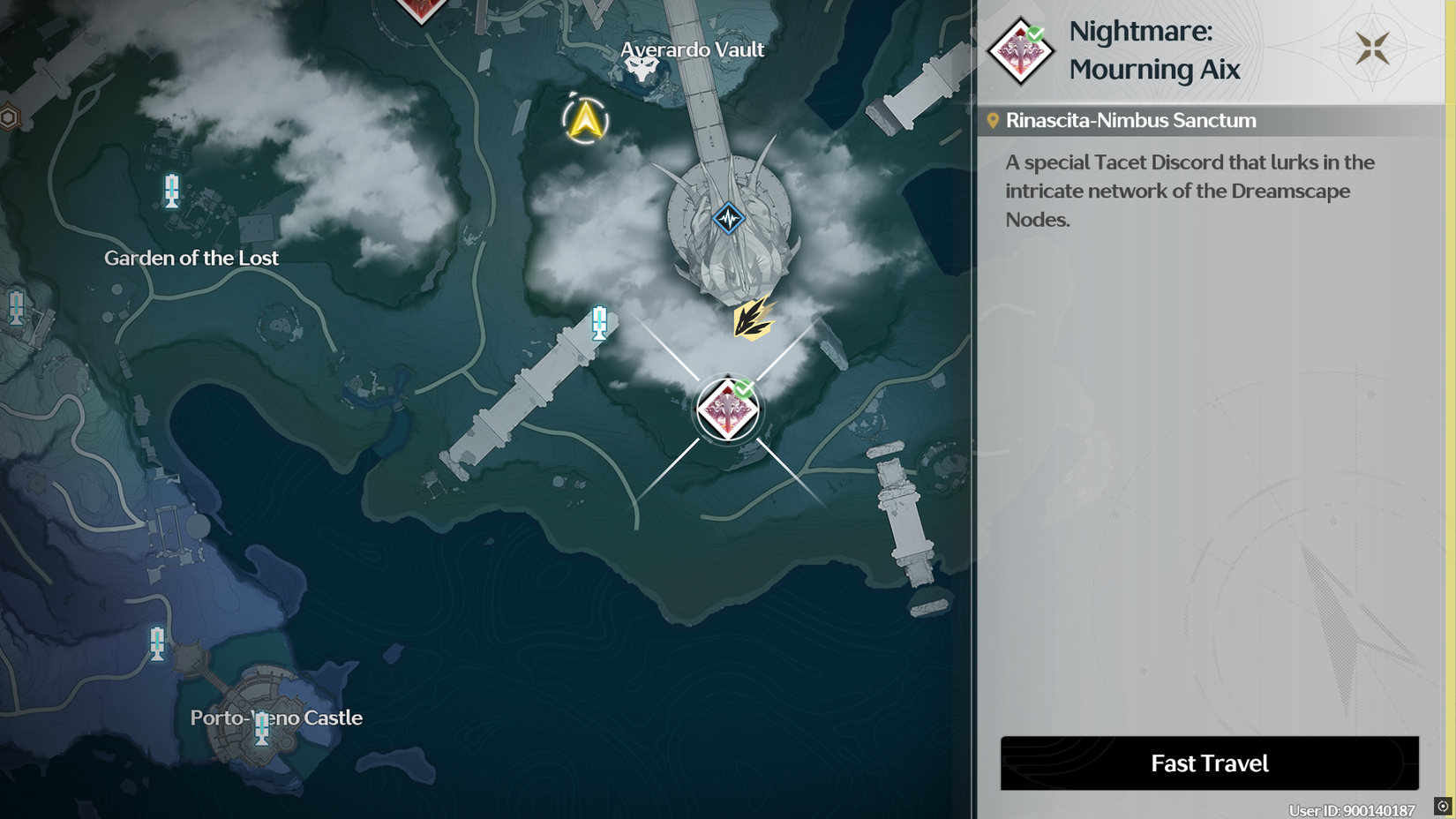Click the resonance beacon west of the boss marker
Viewport: 1456px width, 819px height.
pos(599,323)
